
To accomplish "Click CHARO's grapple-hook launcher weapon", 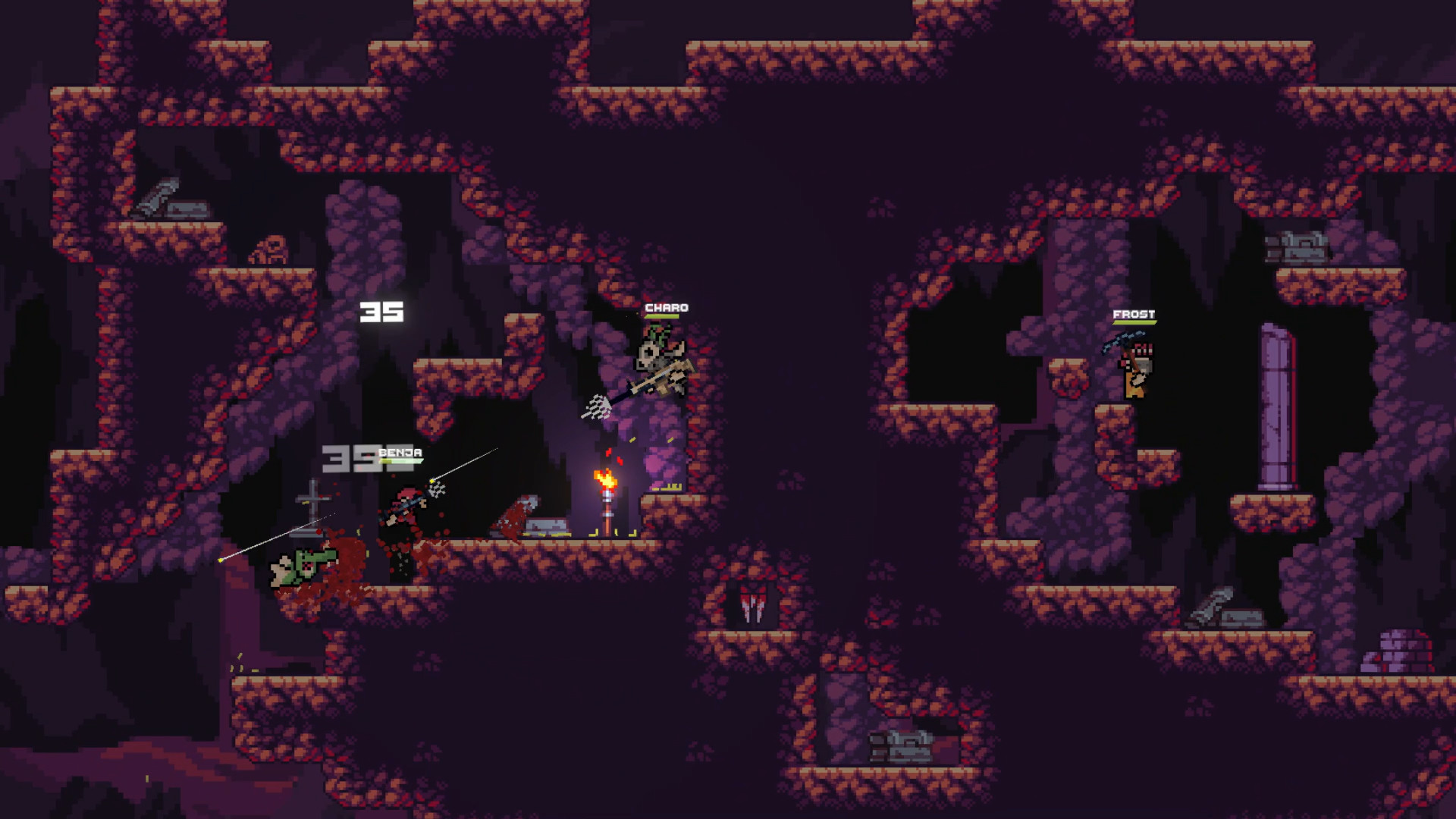I will [660, 379].
